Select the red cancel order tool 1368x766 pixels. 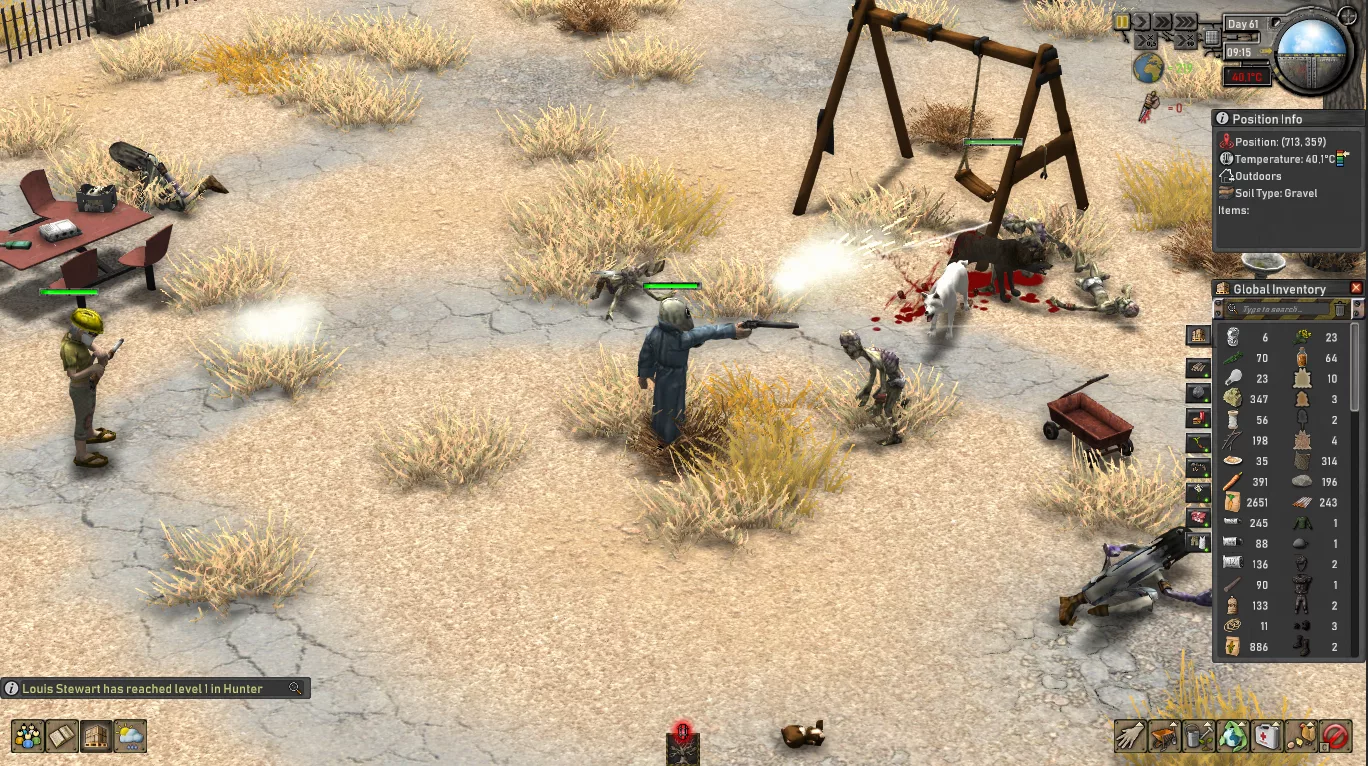tap(1335, 737)
